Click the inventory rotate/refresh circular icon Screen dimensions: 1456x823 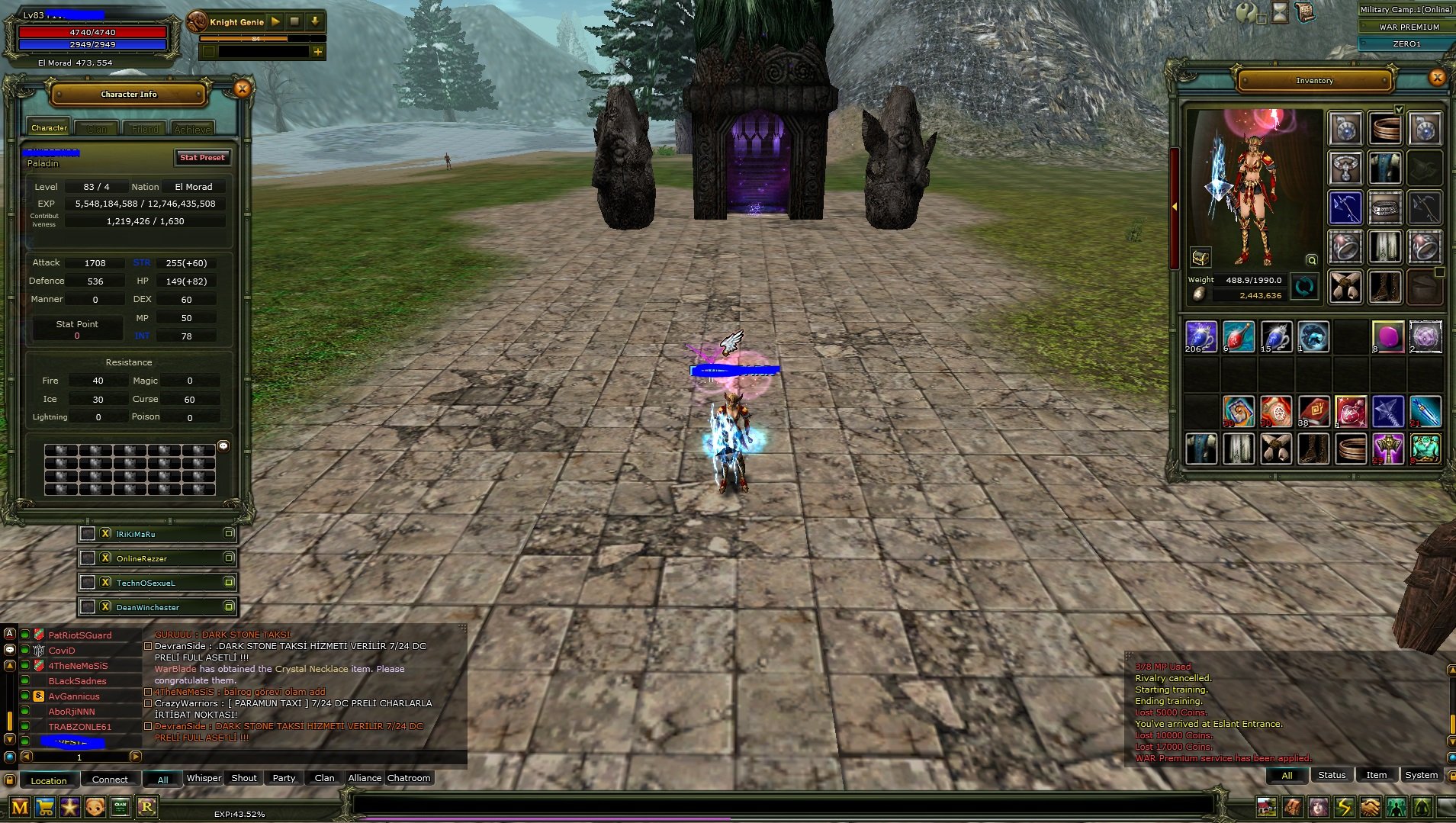[1306, 287]
